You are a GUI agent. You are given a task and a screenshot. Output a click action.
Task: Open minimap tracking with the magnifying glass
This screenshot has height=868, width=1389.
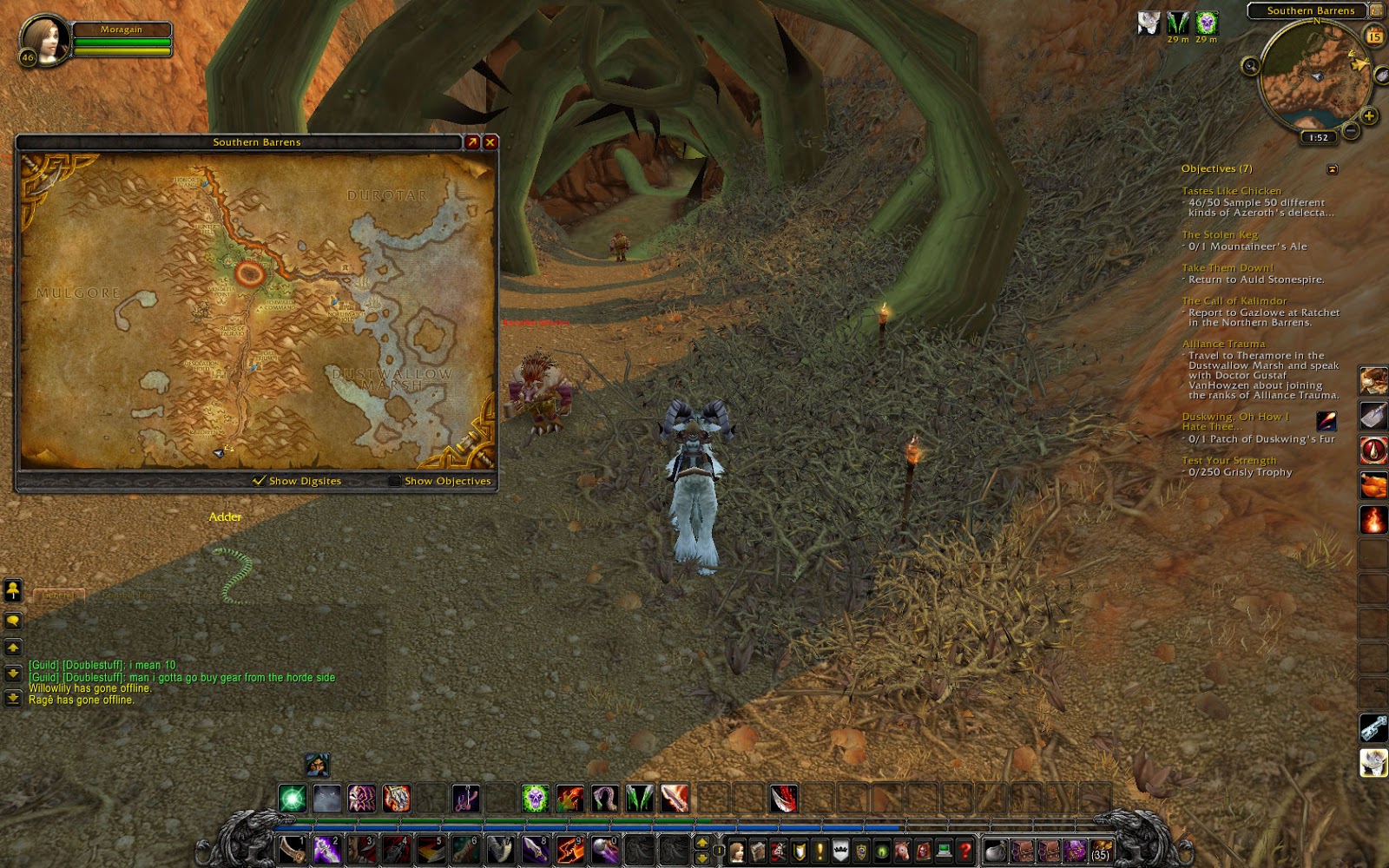[x=1250, y=65]
